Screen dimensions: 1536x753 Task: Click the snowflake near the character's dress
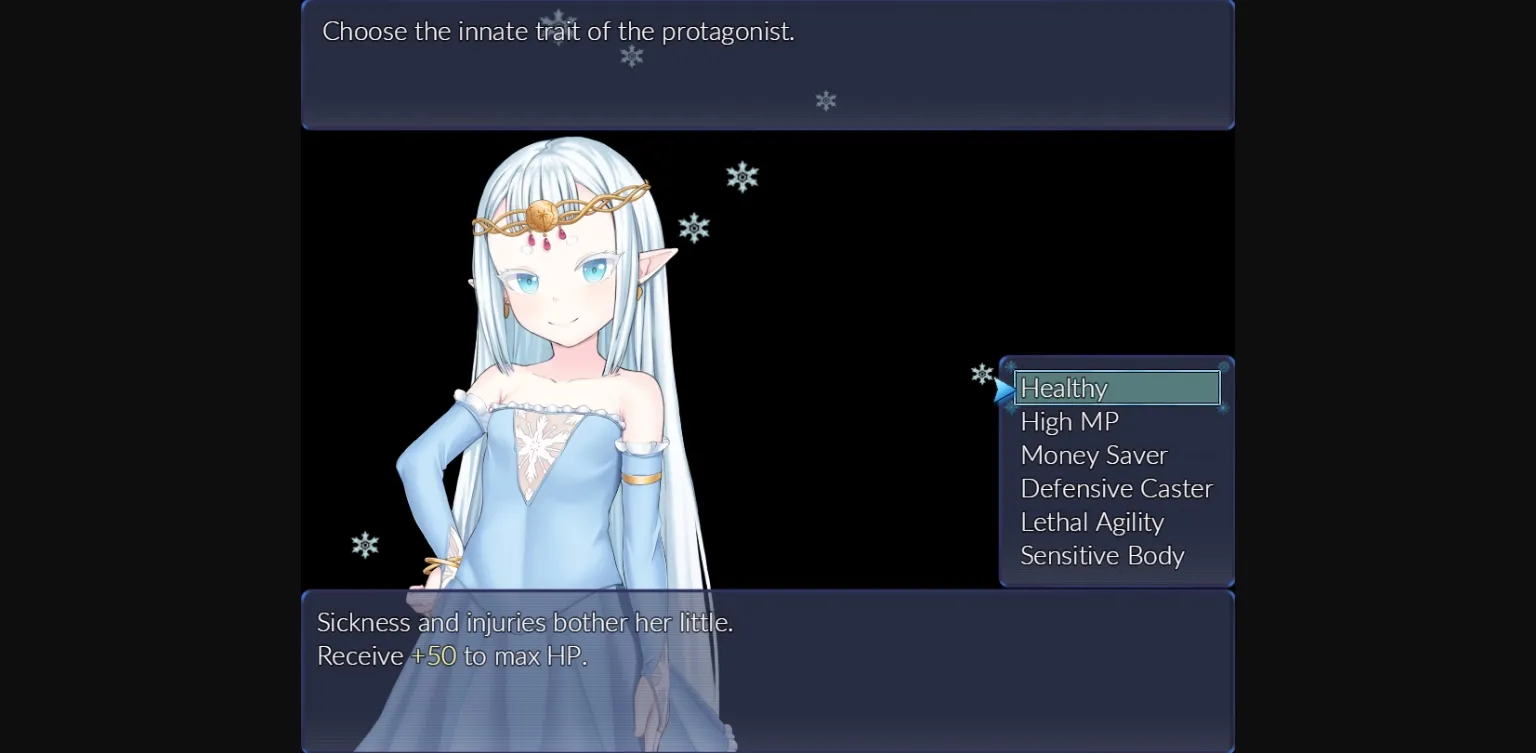(364, 543)
